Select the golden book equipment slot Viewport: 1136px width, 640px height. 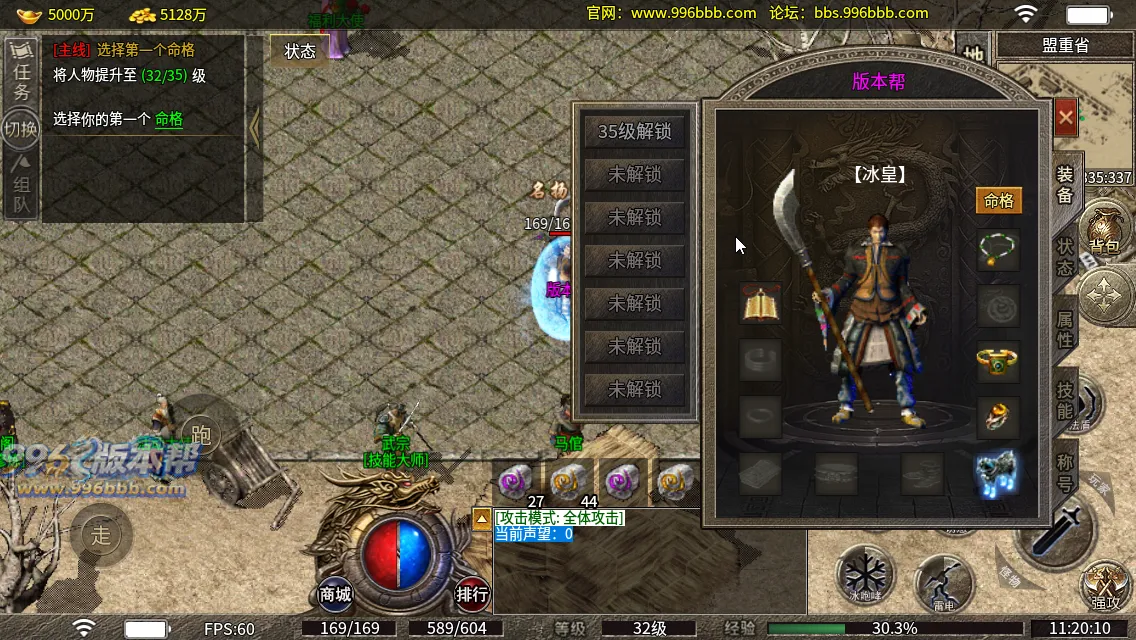(x=761, y=304)
